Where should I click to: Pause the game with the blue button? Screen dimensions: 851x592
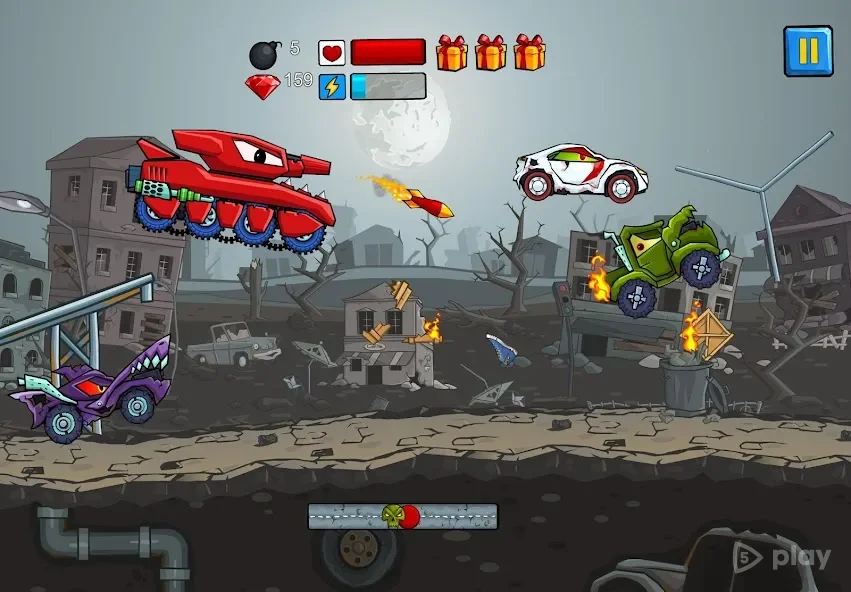pyautogui.click(x=808, y=50)
